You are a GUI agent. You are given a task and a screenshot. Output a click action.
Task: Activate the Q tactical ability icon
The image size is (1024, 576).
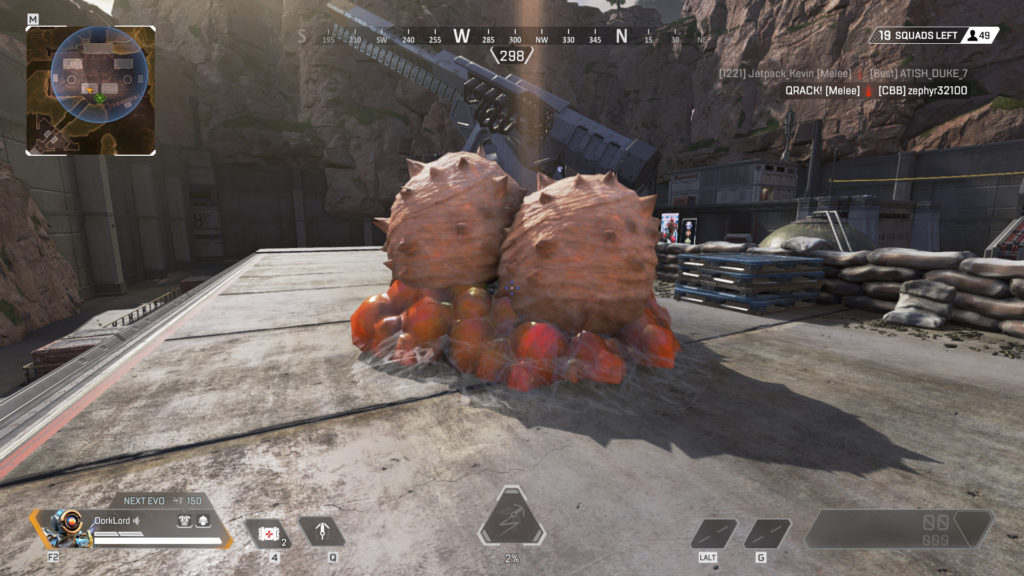click(x=322, y=531)
